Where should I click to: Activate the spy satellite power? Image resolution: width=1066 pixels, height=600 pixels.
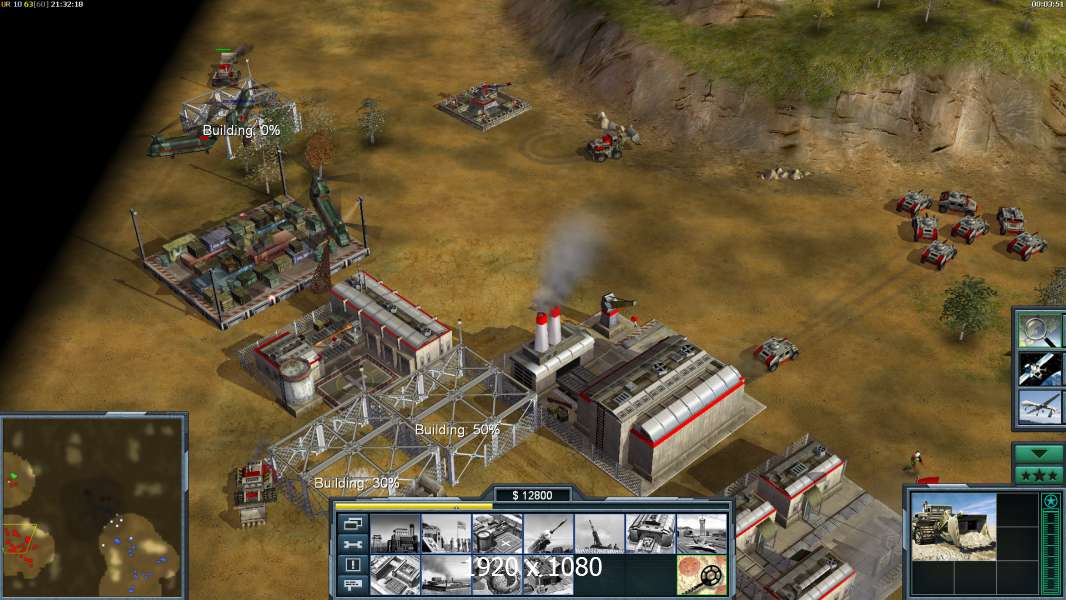pos(1040,368)
